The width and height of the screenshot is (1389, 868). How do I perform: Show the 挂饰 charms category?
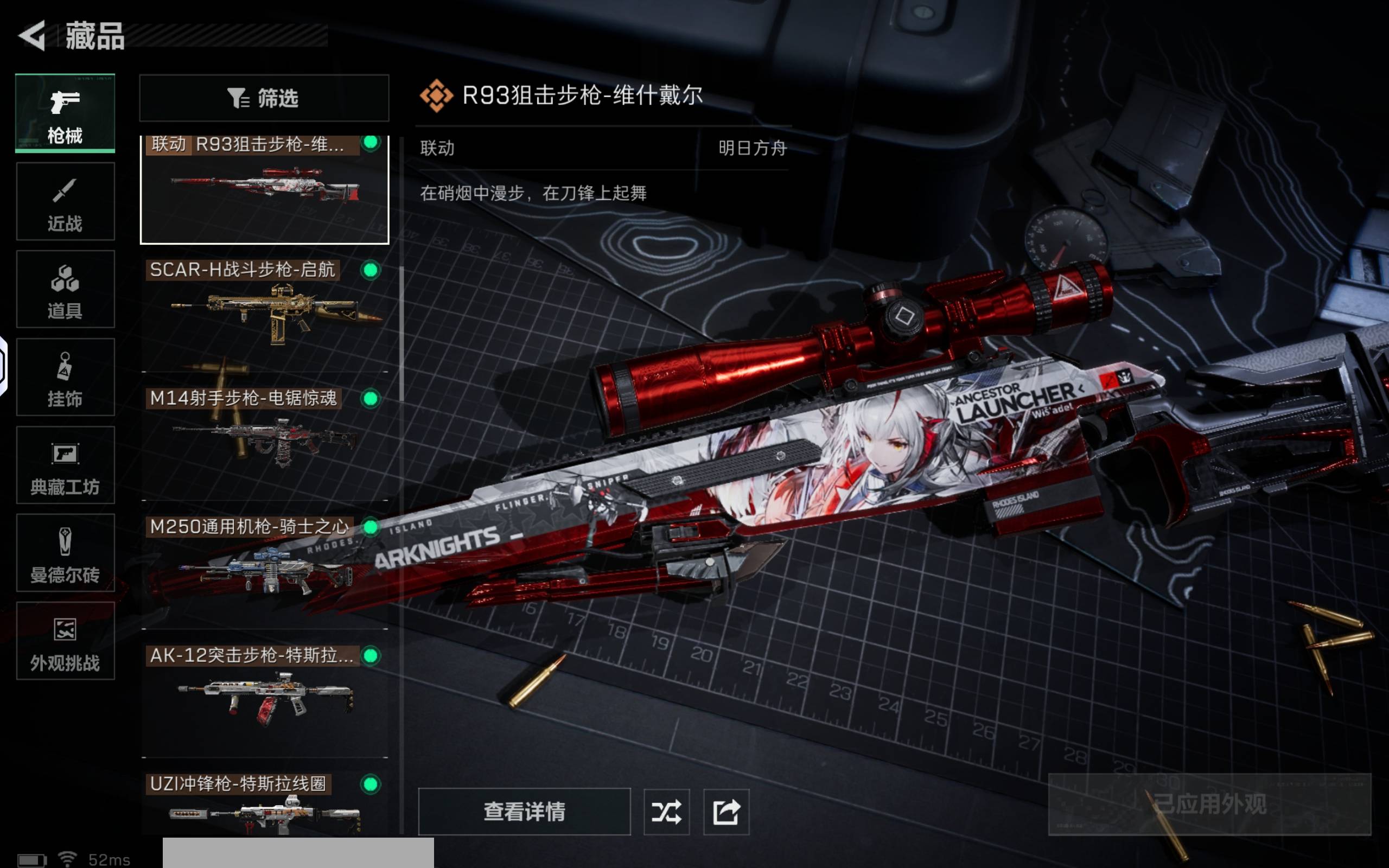click(65, 377)
